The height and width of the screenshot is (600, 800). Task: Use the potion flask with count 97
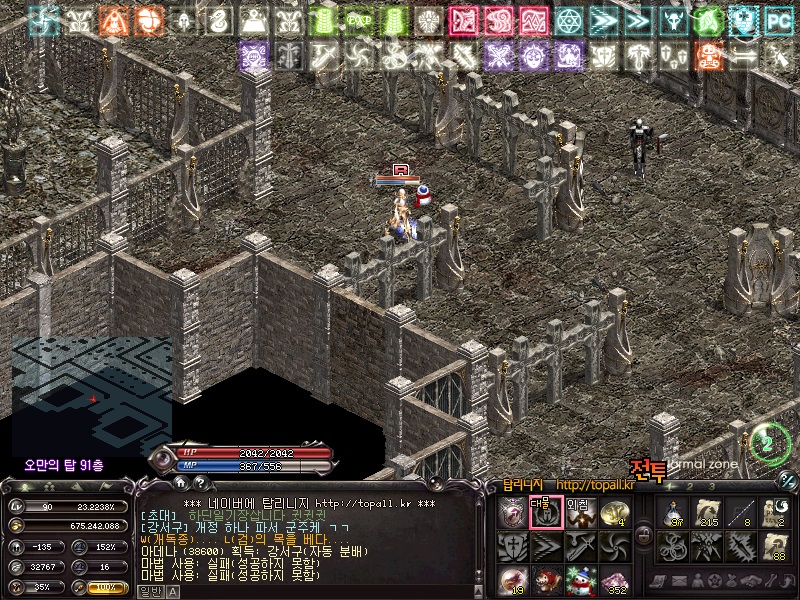(674, 512)
